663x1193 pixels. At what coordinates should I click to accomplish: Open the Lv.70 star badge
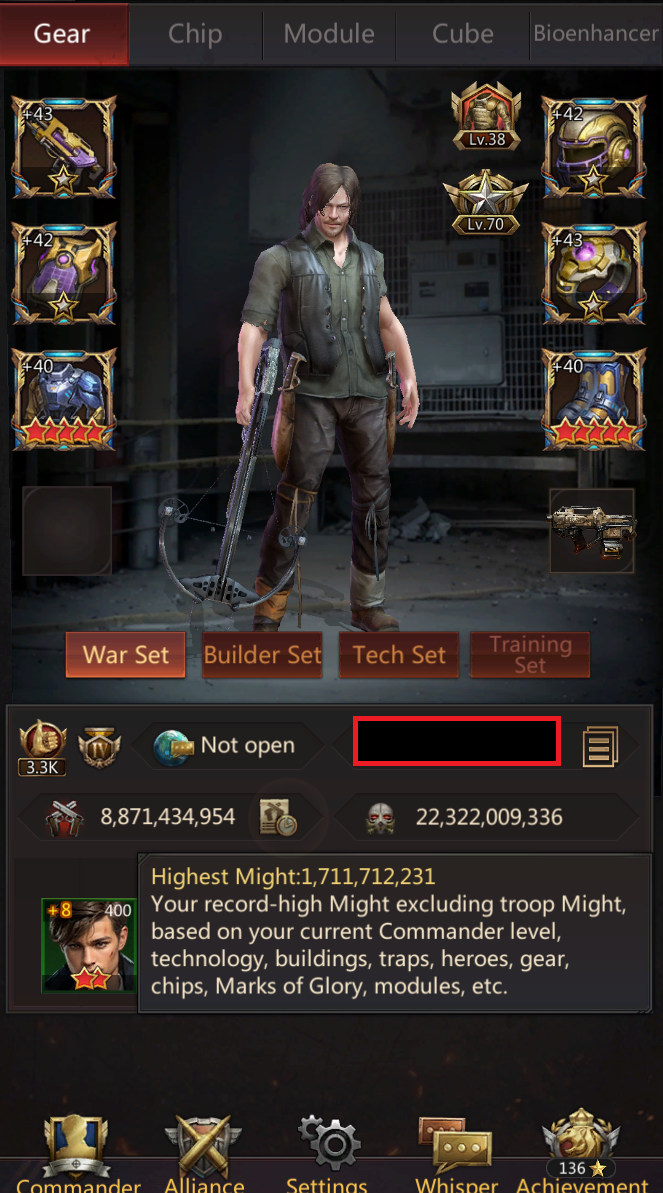pyautogui.click(x=486, y=200)
